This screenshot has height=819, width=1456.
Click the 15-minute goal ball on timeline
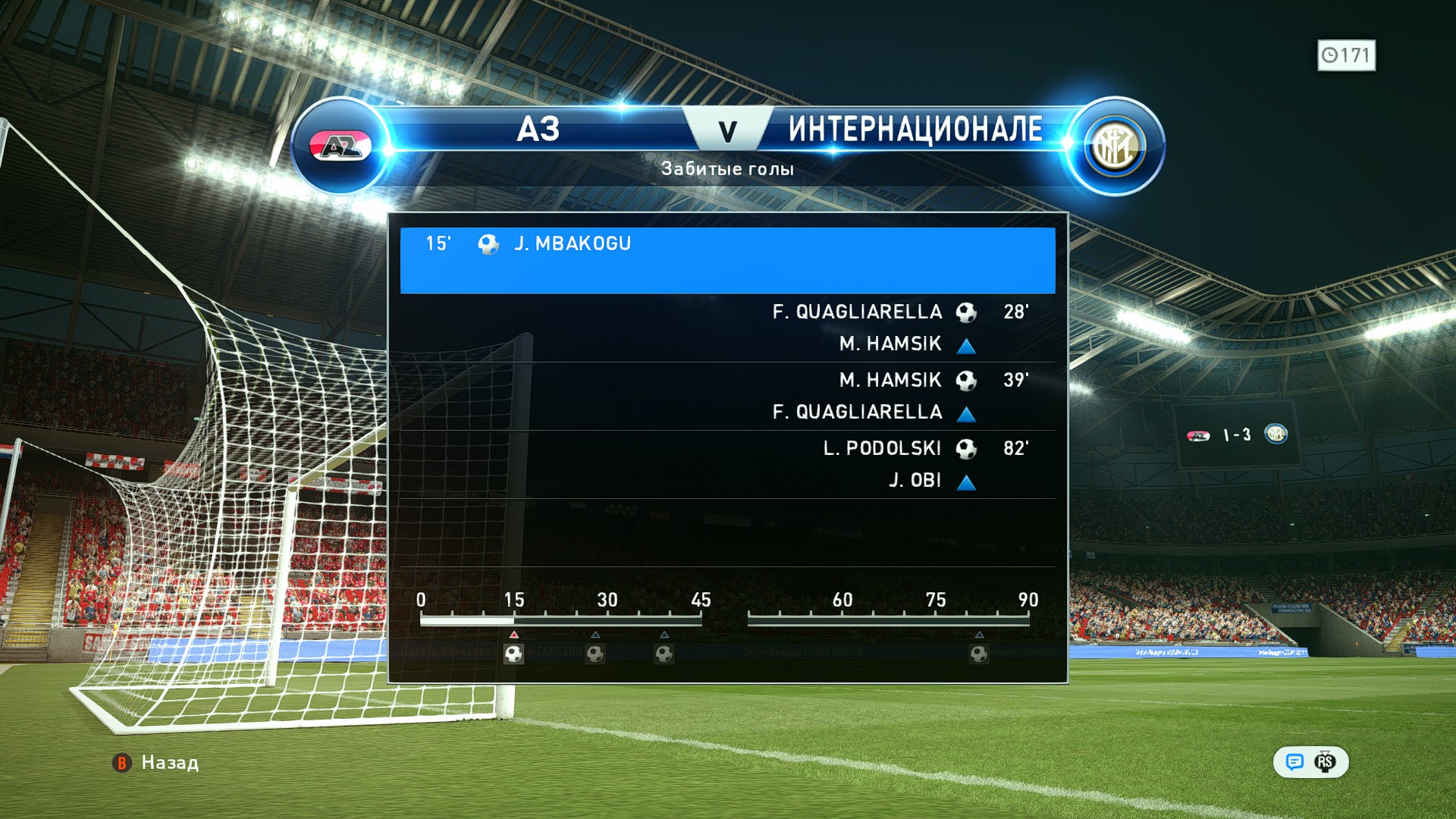[513, 654]
